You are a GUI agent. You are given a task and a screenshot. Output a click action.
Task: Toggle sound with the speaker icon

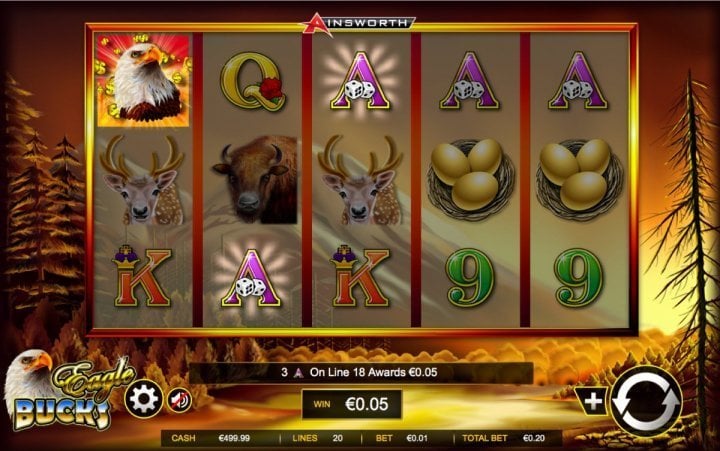tap(179, 400)
